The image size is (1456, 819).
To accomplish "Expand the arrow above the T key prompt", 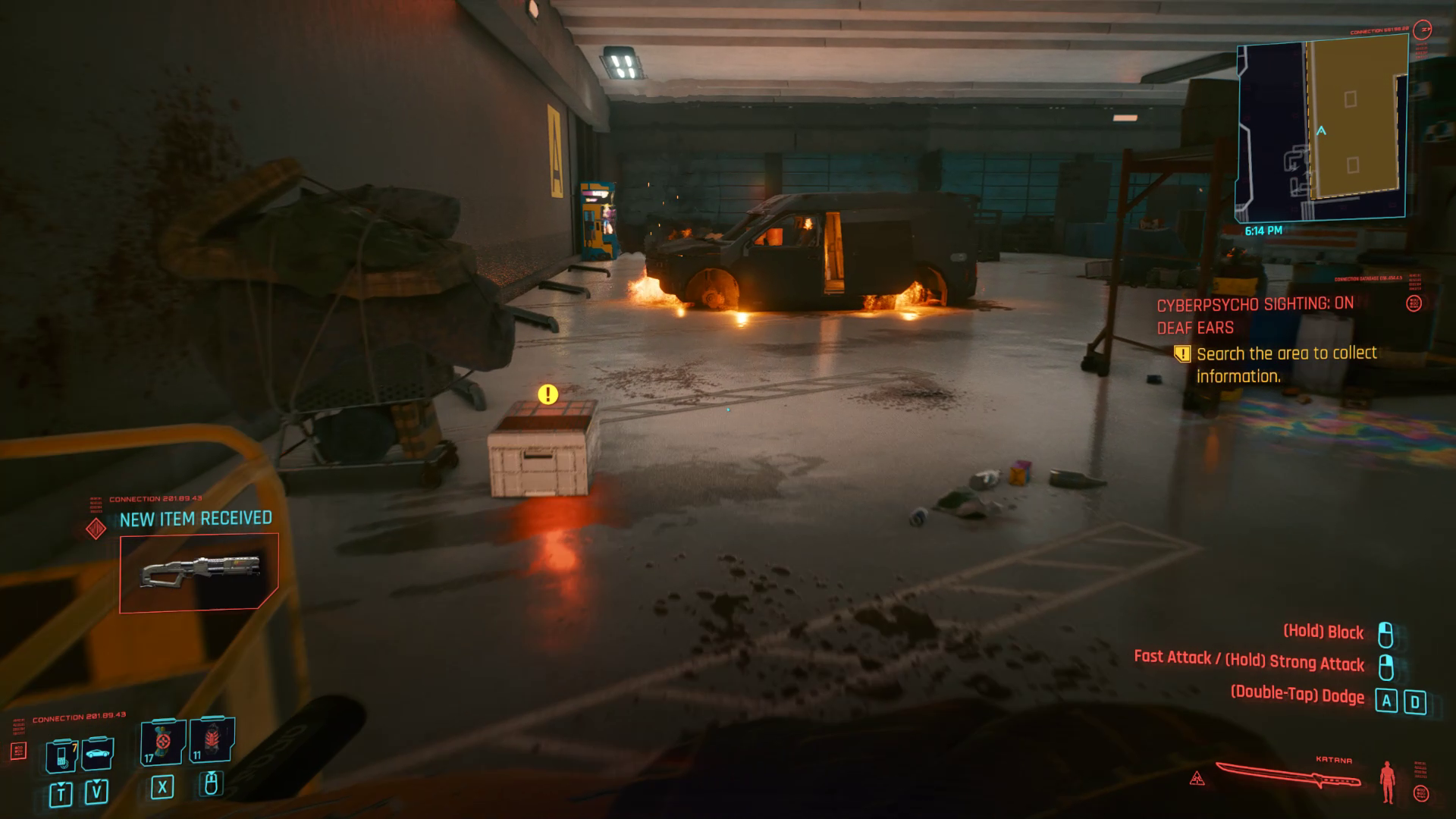I will [x=61, y=784].
